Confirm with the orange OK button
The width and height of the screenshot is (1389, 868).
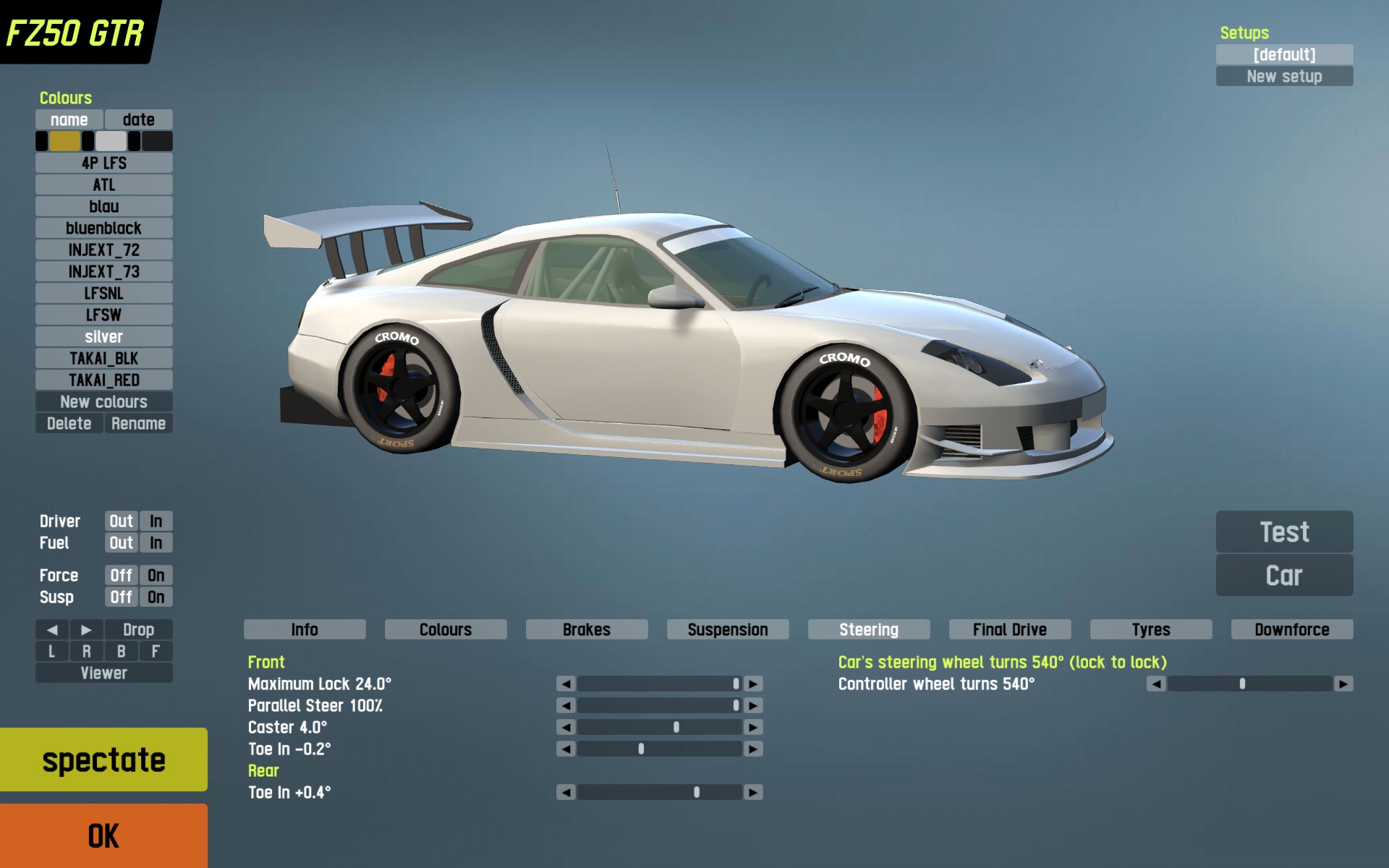(x=103, y=835)
